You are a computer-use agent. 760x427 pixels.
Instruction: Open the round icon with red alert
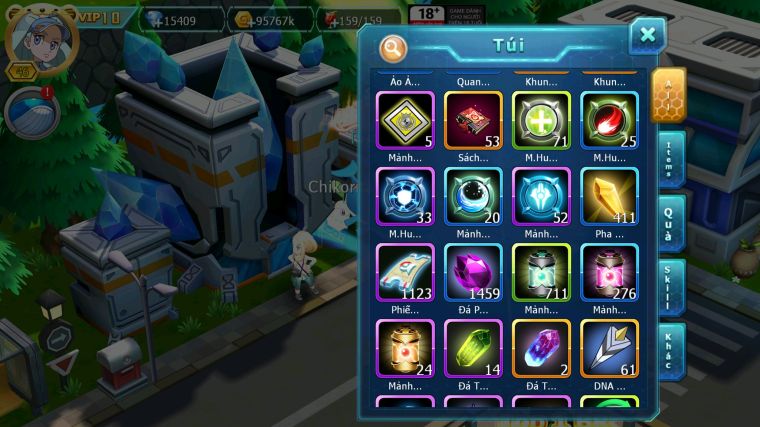30,112
